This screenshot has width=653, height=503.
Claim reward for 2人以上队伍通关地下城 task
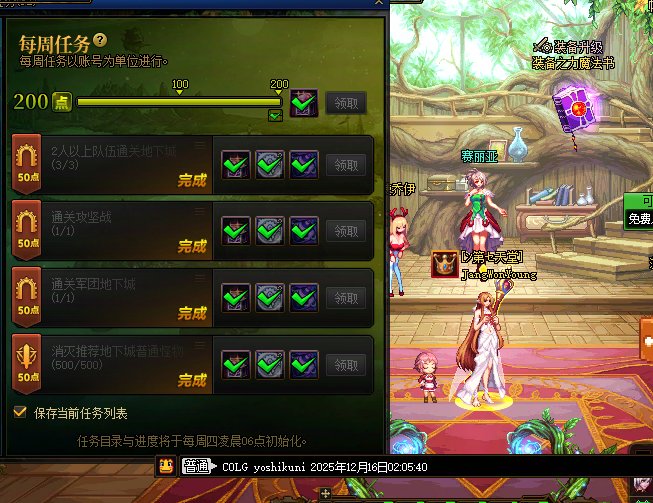(346, 164)
